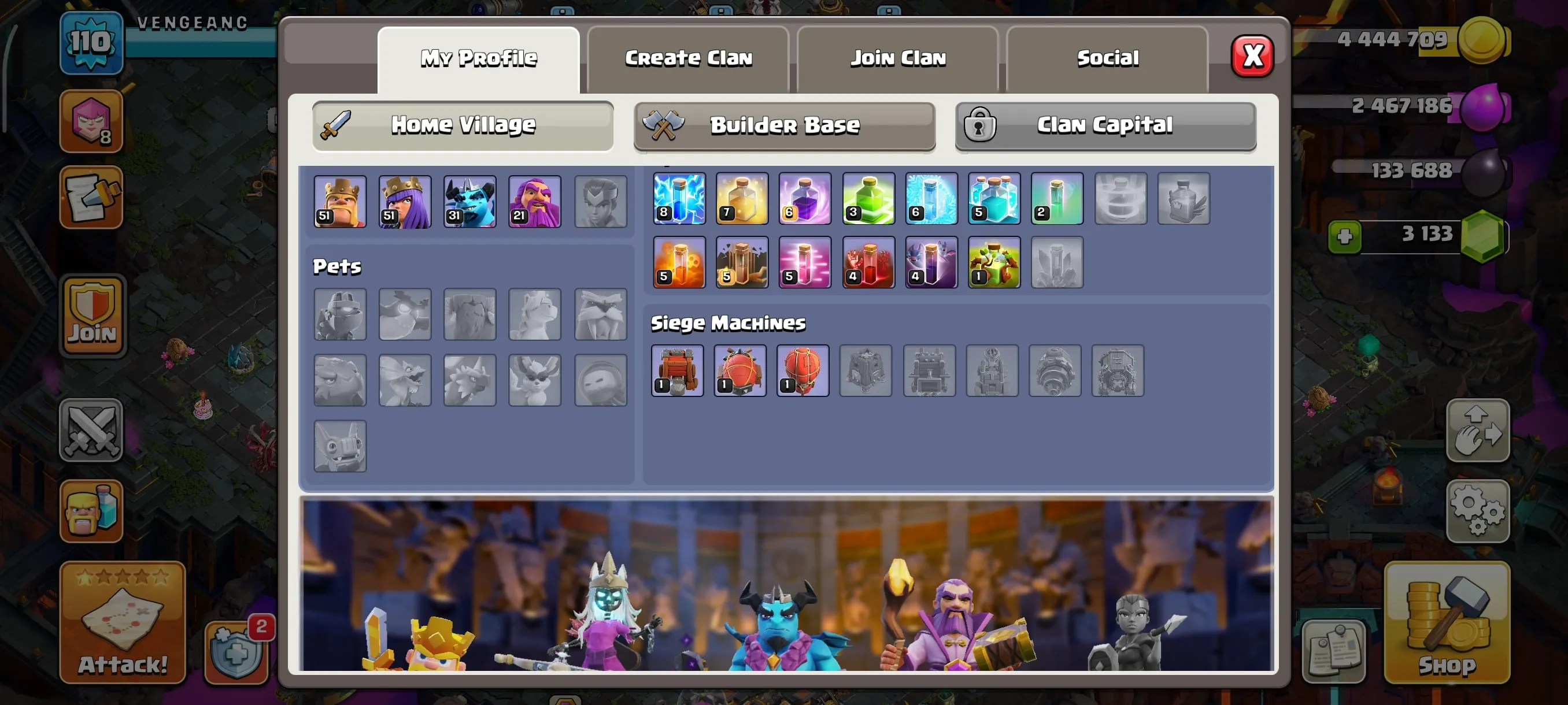This screenshot has height=705, width=1568.
Task: Open the Wall Wrecker siege machine
Action: pos(678,371)
